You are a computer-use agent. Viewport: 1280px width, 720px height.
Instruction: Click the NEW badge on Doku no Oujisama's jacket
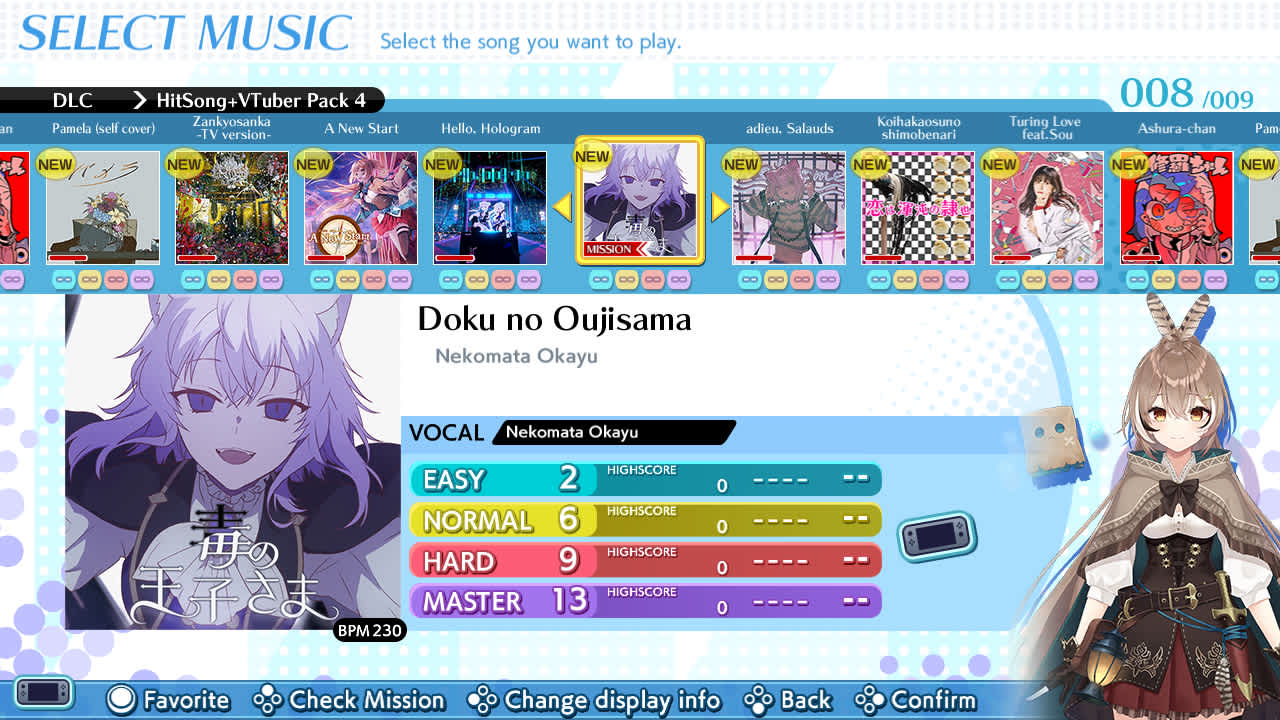point(593,156)
